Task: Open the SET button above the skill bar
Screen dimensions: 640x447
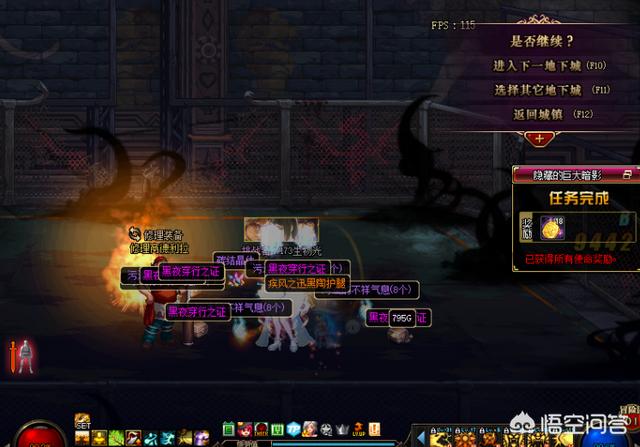Action: tap(83, 424)
